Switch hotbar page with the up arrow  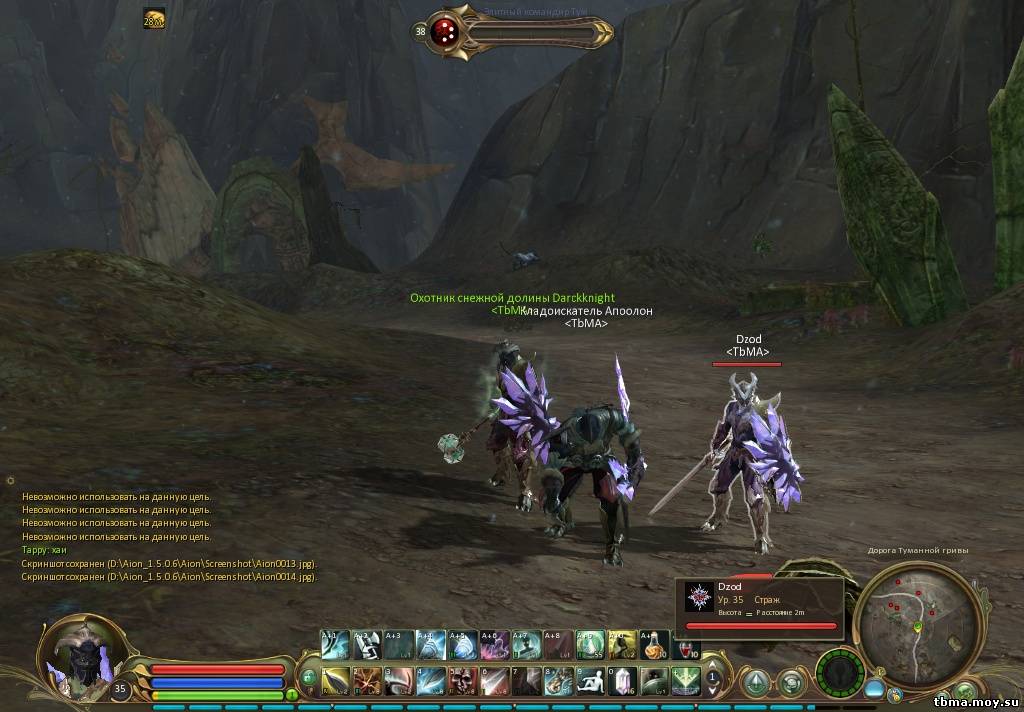coord(713,661)
